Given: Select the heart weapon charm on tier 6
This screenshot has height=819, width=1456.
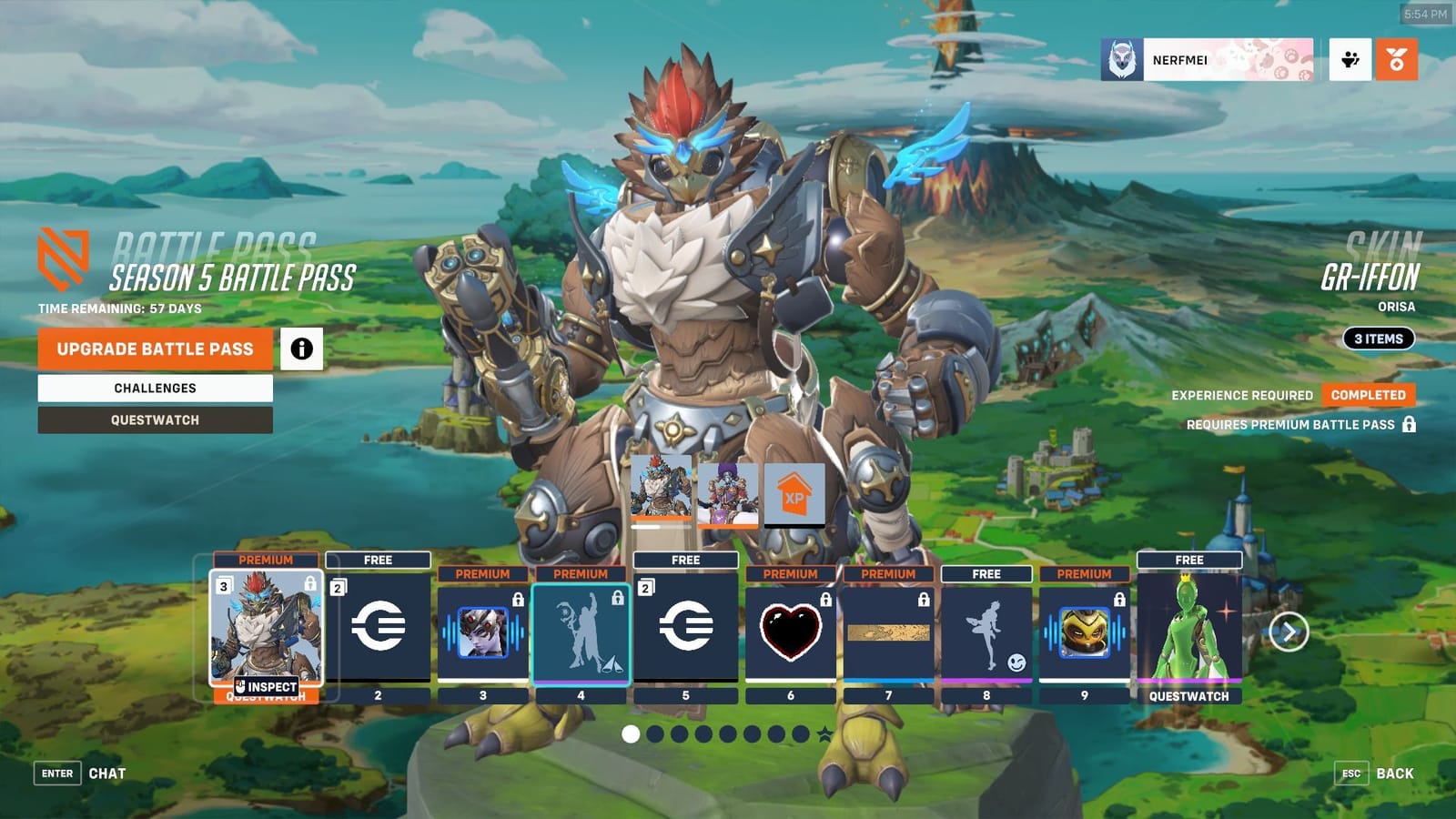Looking at the screenshot, I should pos(788,632).
